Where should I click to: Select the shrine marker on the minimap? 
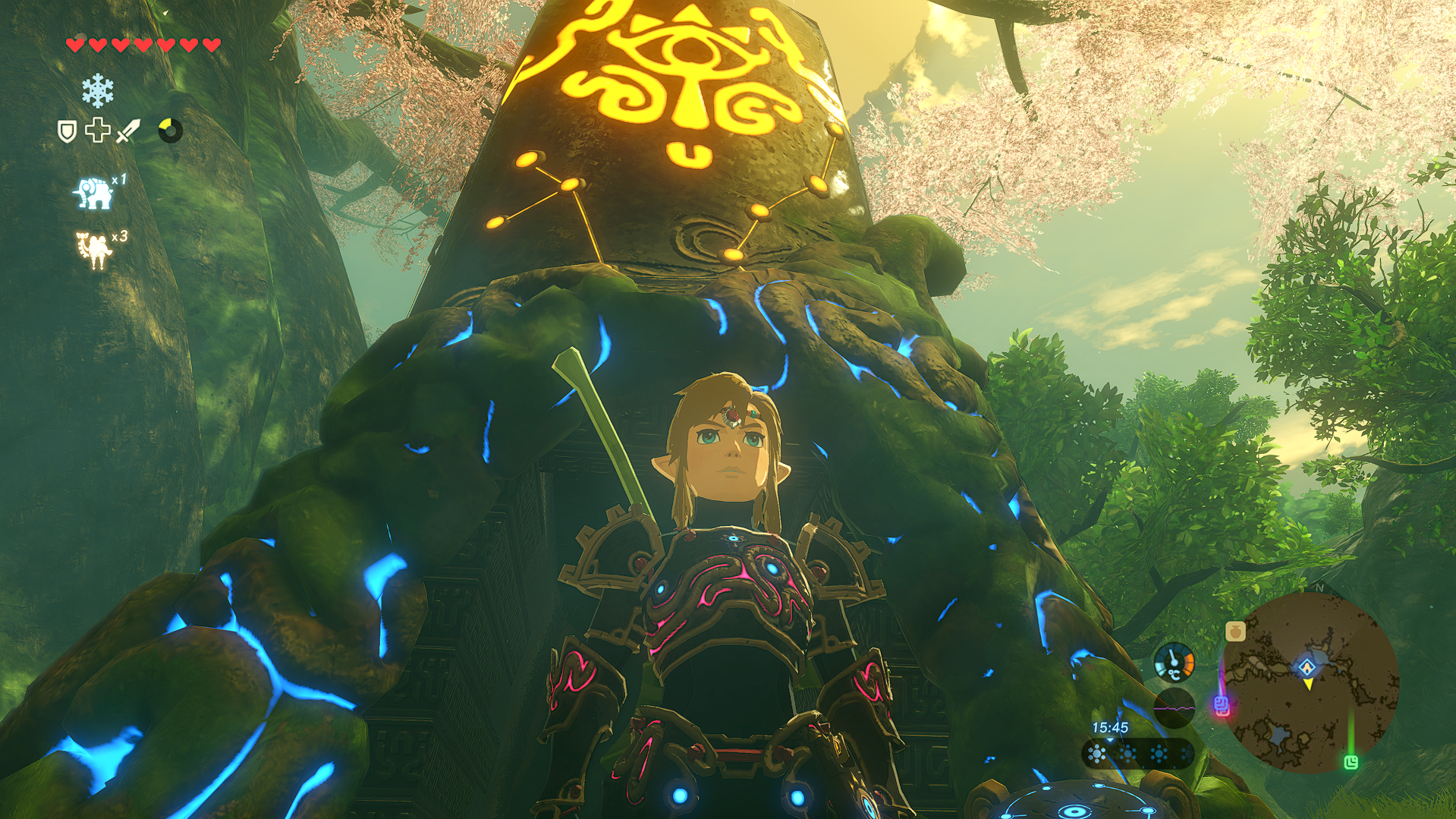click(x=1307, y=667)
